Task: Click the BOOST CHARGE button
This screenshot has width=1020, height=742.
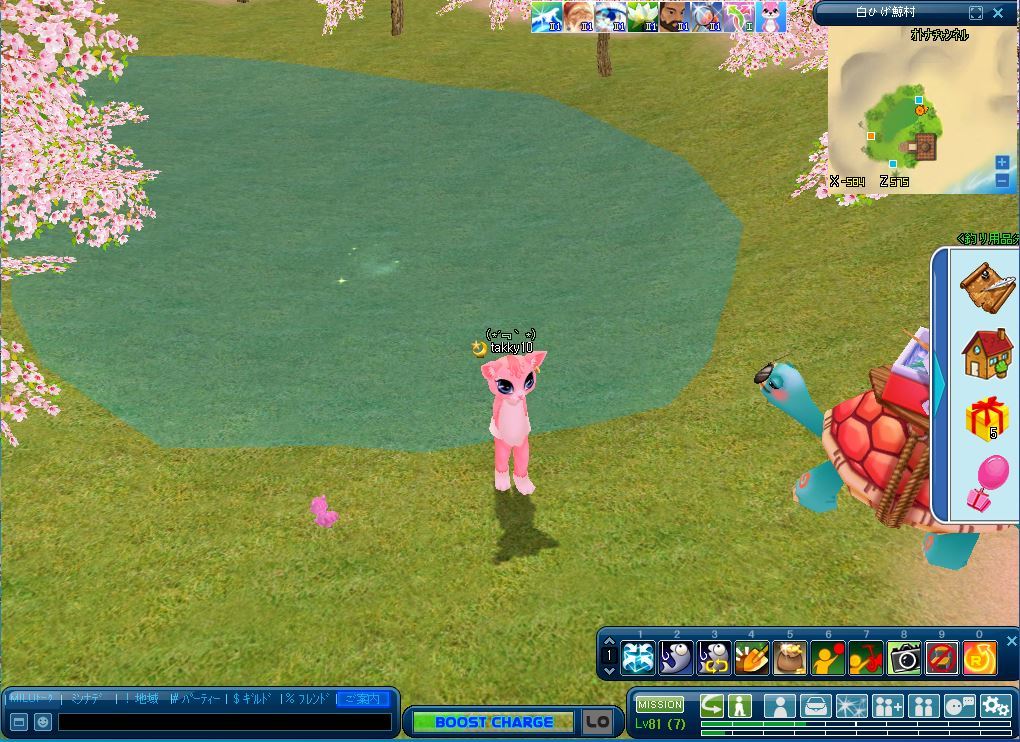Action: pos(494,722)
